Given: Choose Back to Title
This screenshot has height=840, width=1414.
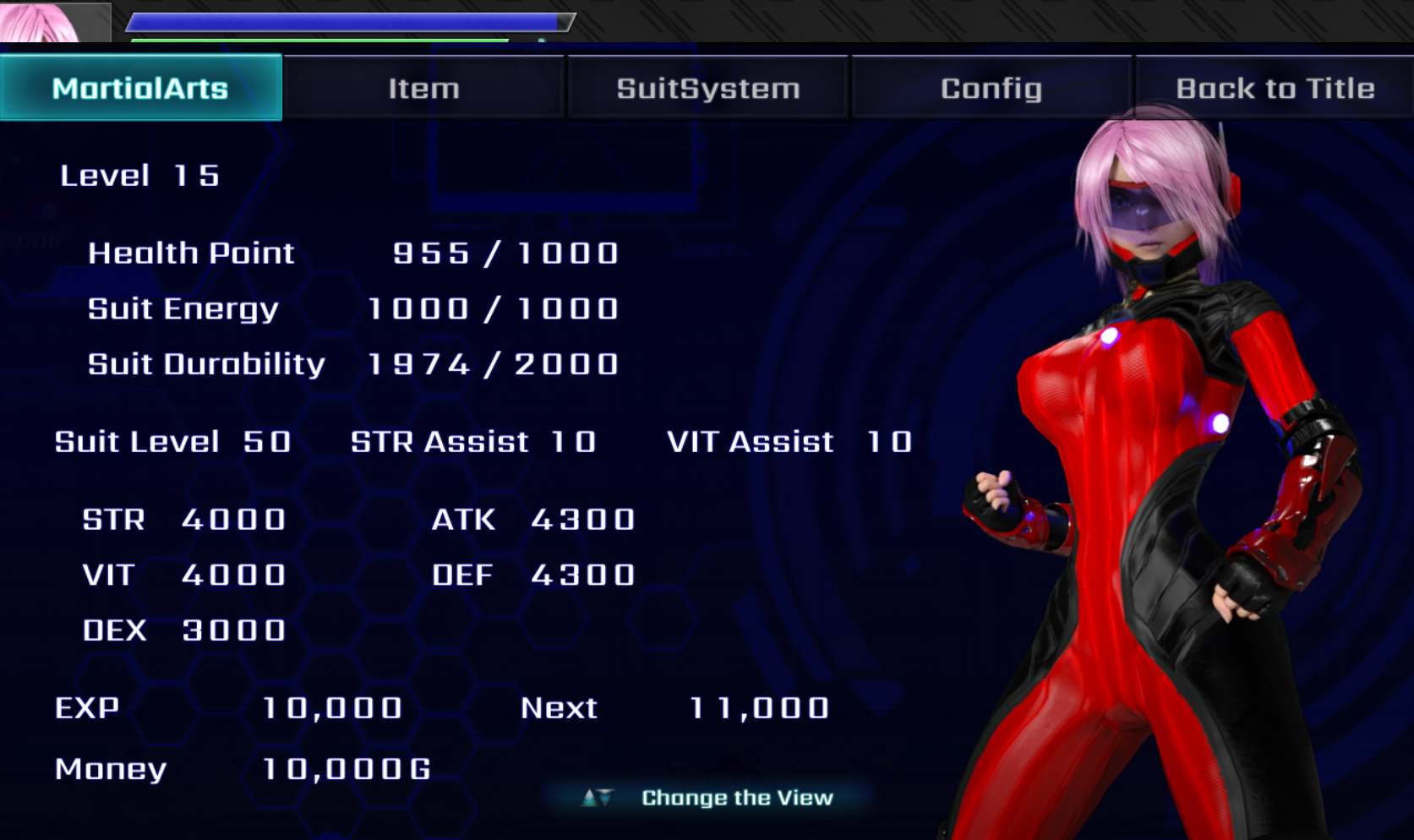Looking at the screenshot, I should pyautogui.click(x=1275, y=88).
